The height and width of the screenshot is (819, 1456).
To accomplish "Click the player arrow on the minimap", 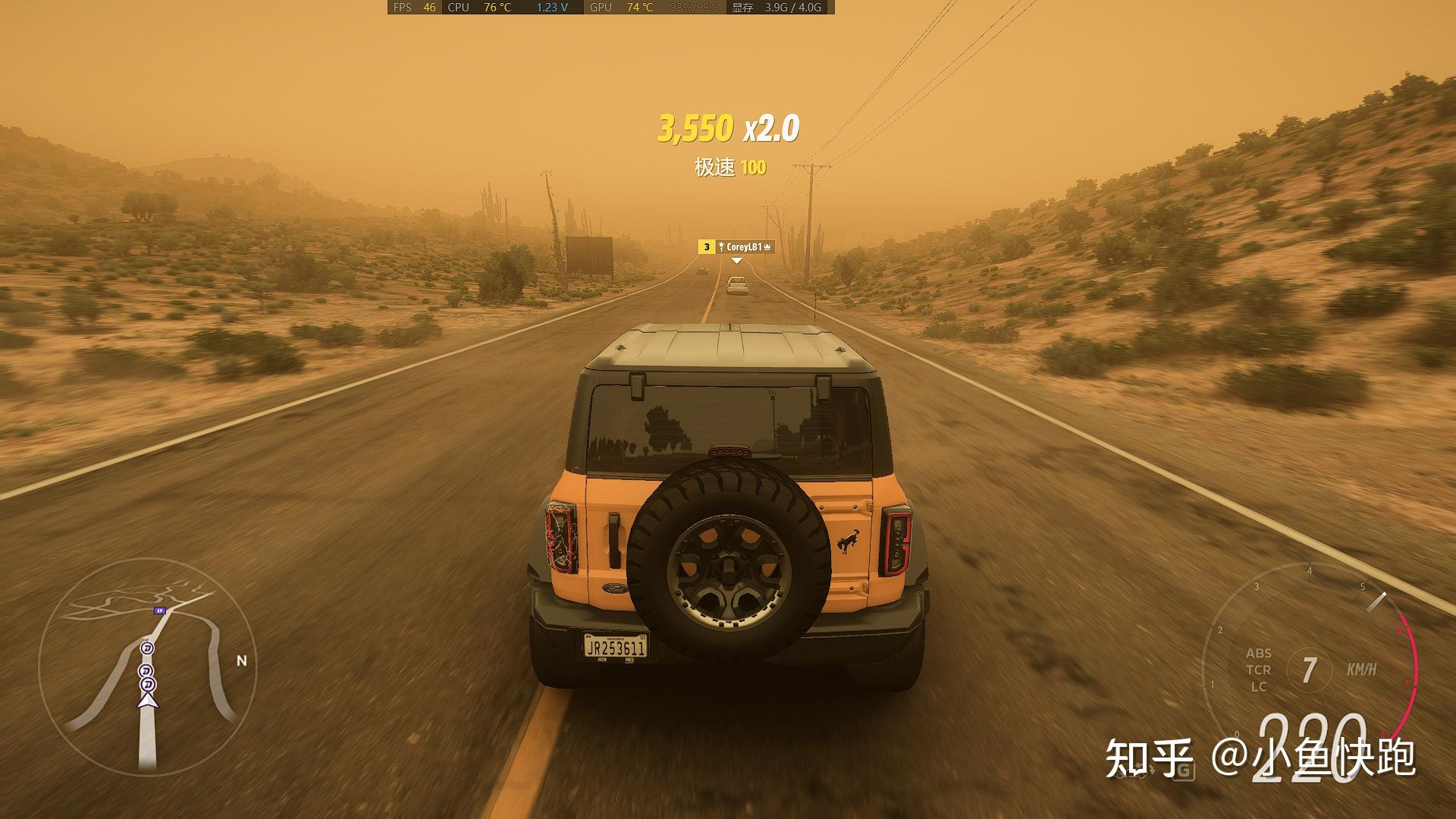I will [148, 700].
